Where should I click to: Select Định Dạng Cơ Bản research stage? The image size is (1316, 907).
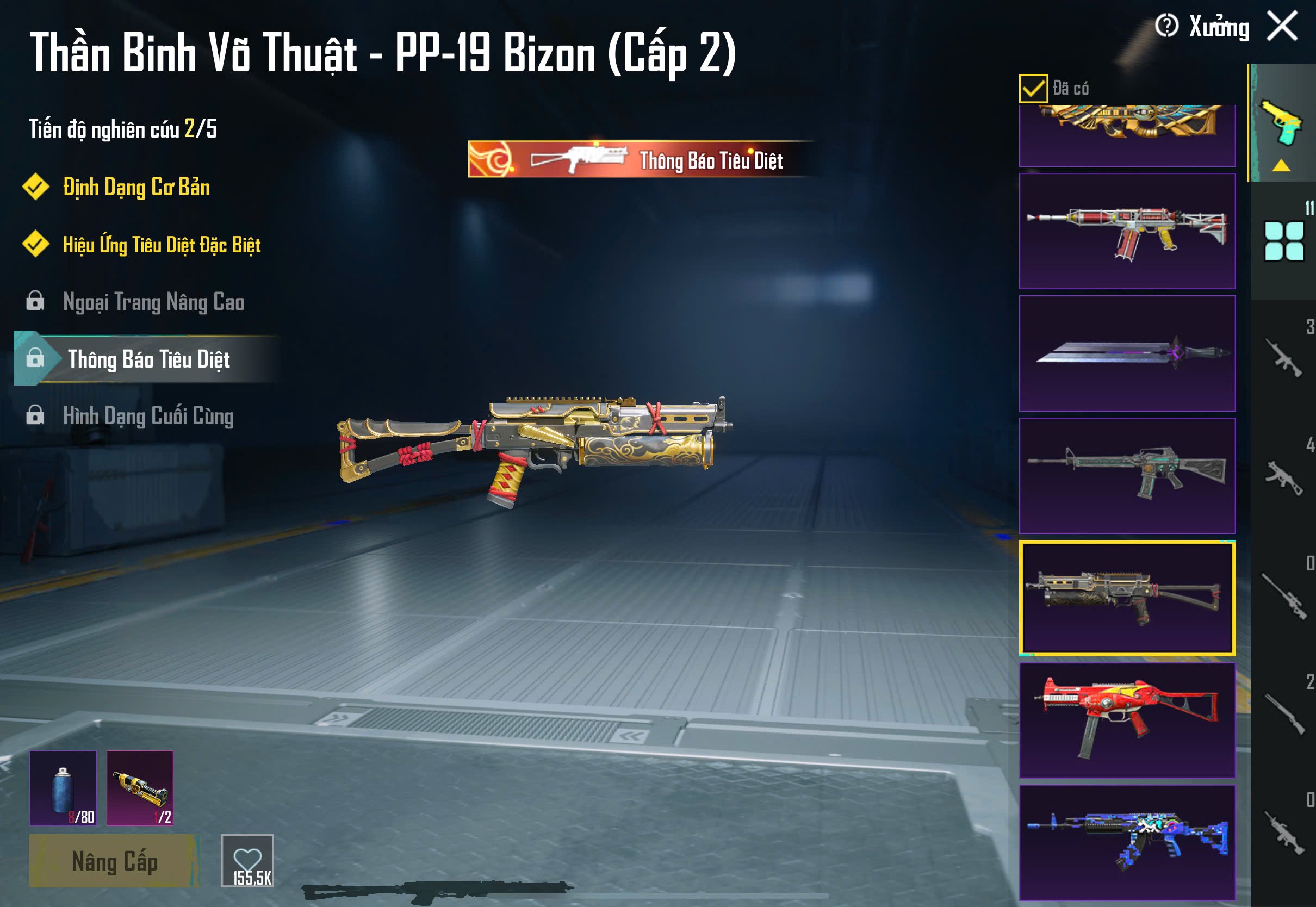136,187
